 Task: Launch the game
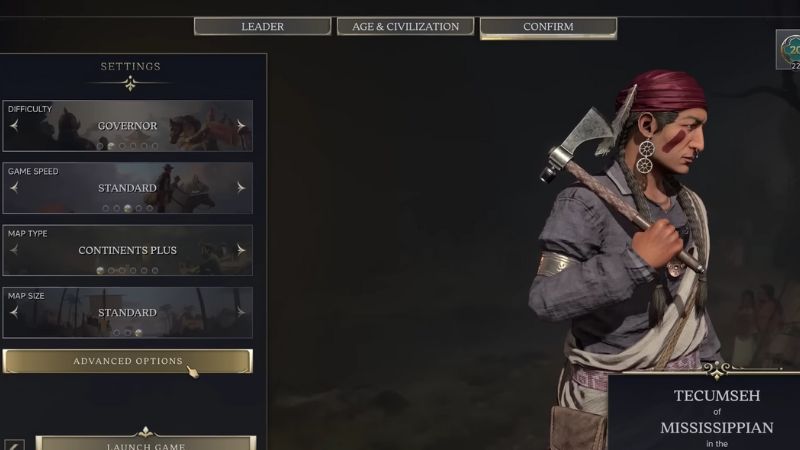[x=146, y=443]
